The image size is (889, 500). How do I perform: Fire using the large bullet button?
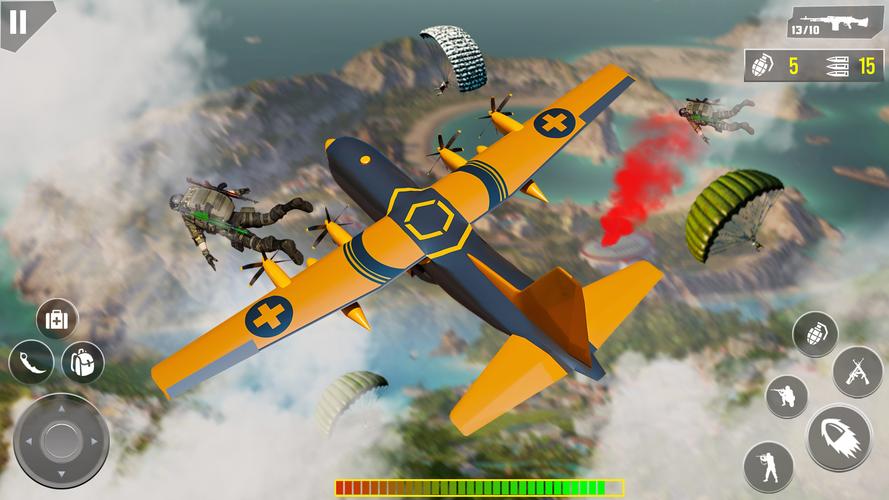click(x=839, y=438)
